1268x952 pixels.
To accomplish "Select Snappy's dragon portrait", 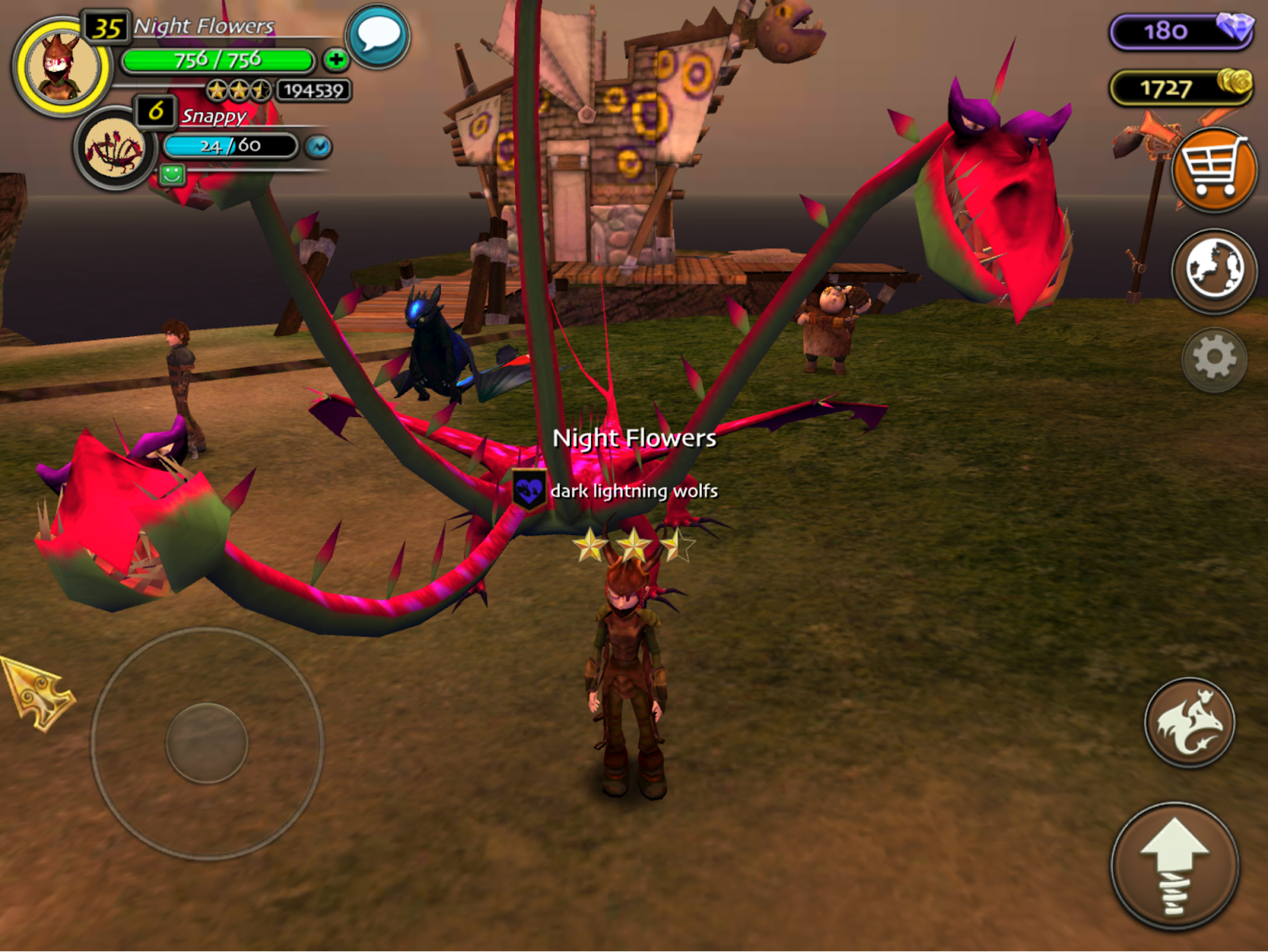I will (115, 148).
